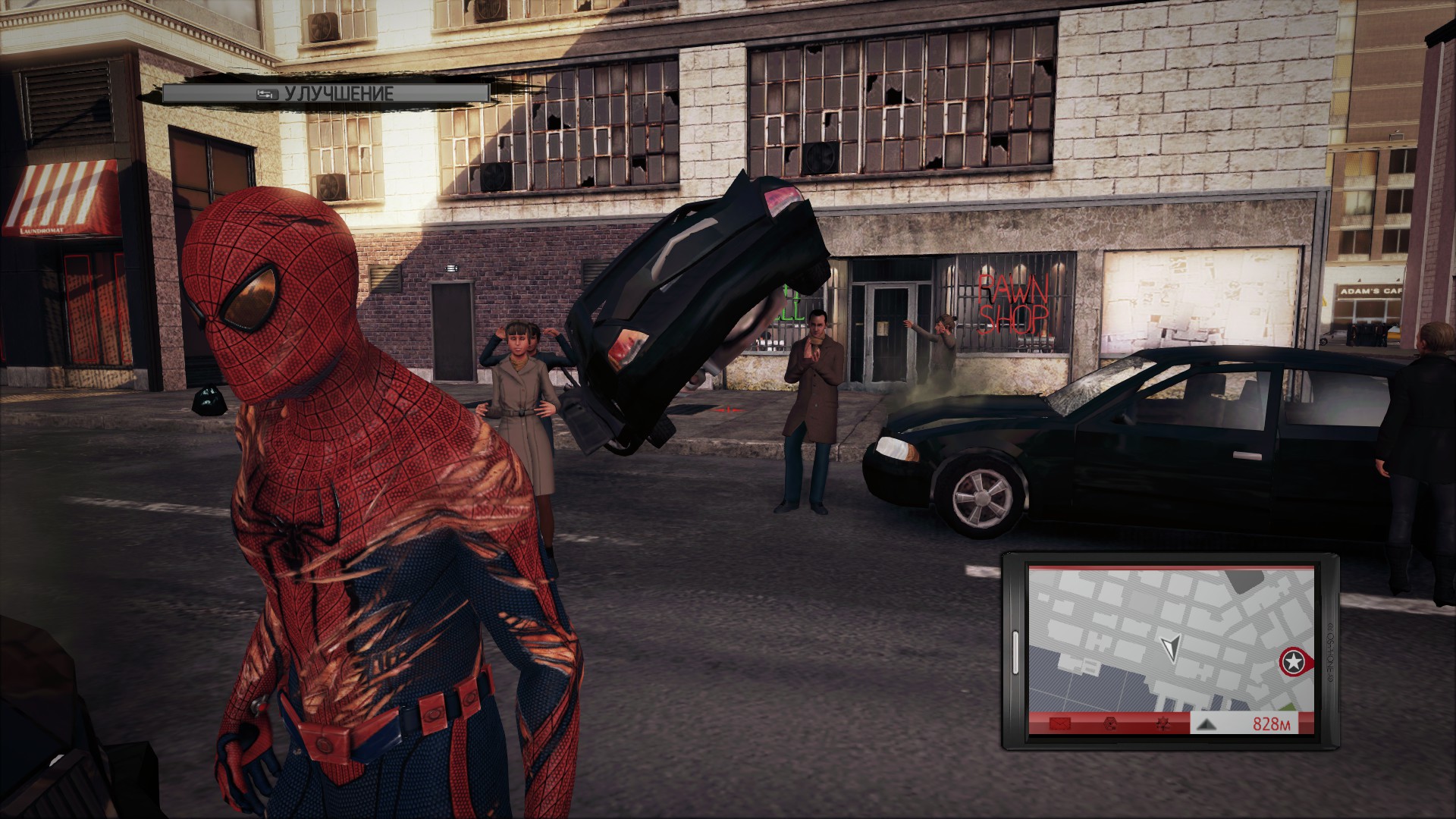Viewport: 1456px width, 819px height.
Task: Select the hexagonal camera app icon
Action: [x=1110, y=723]
